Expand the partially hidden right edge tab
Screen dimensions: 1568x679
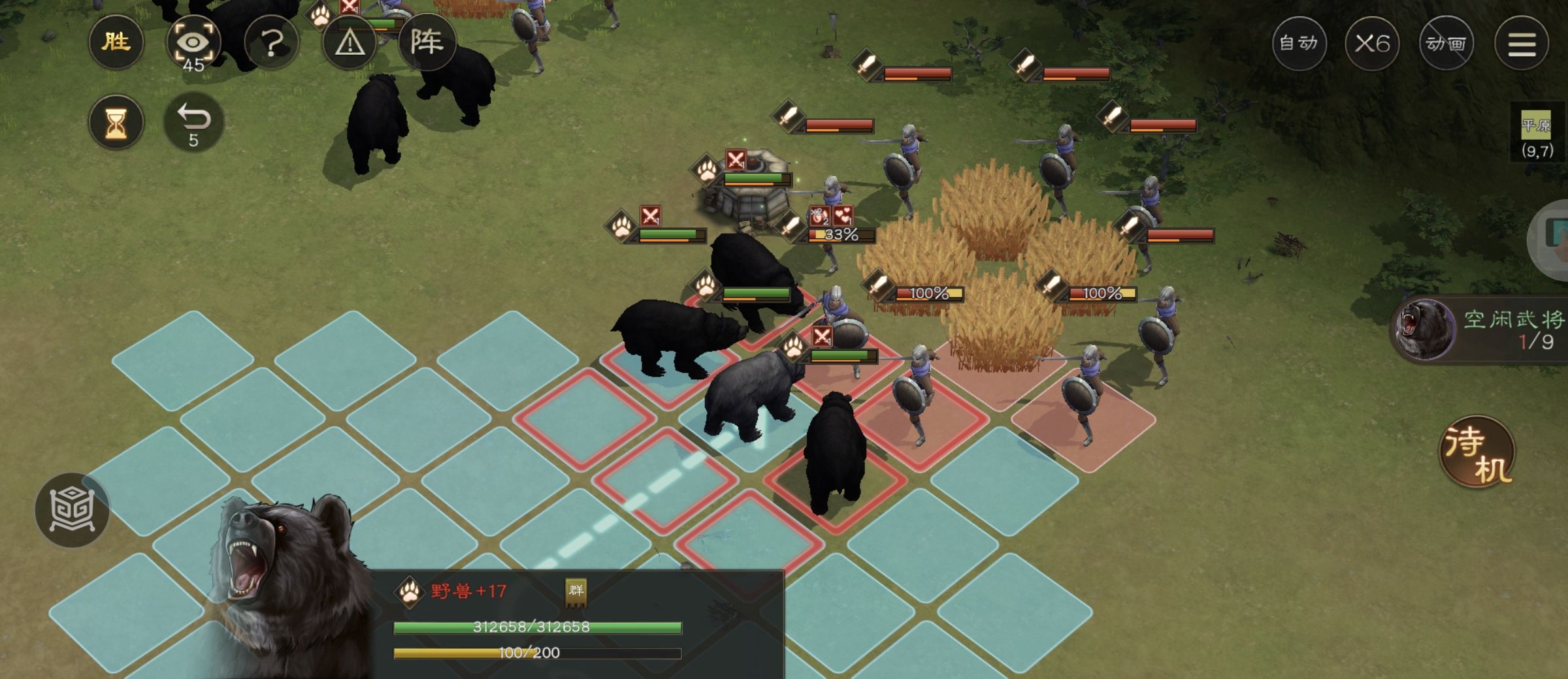[1554, 238]
